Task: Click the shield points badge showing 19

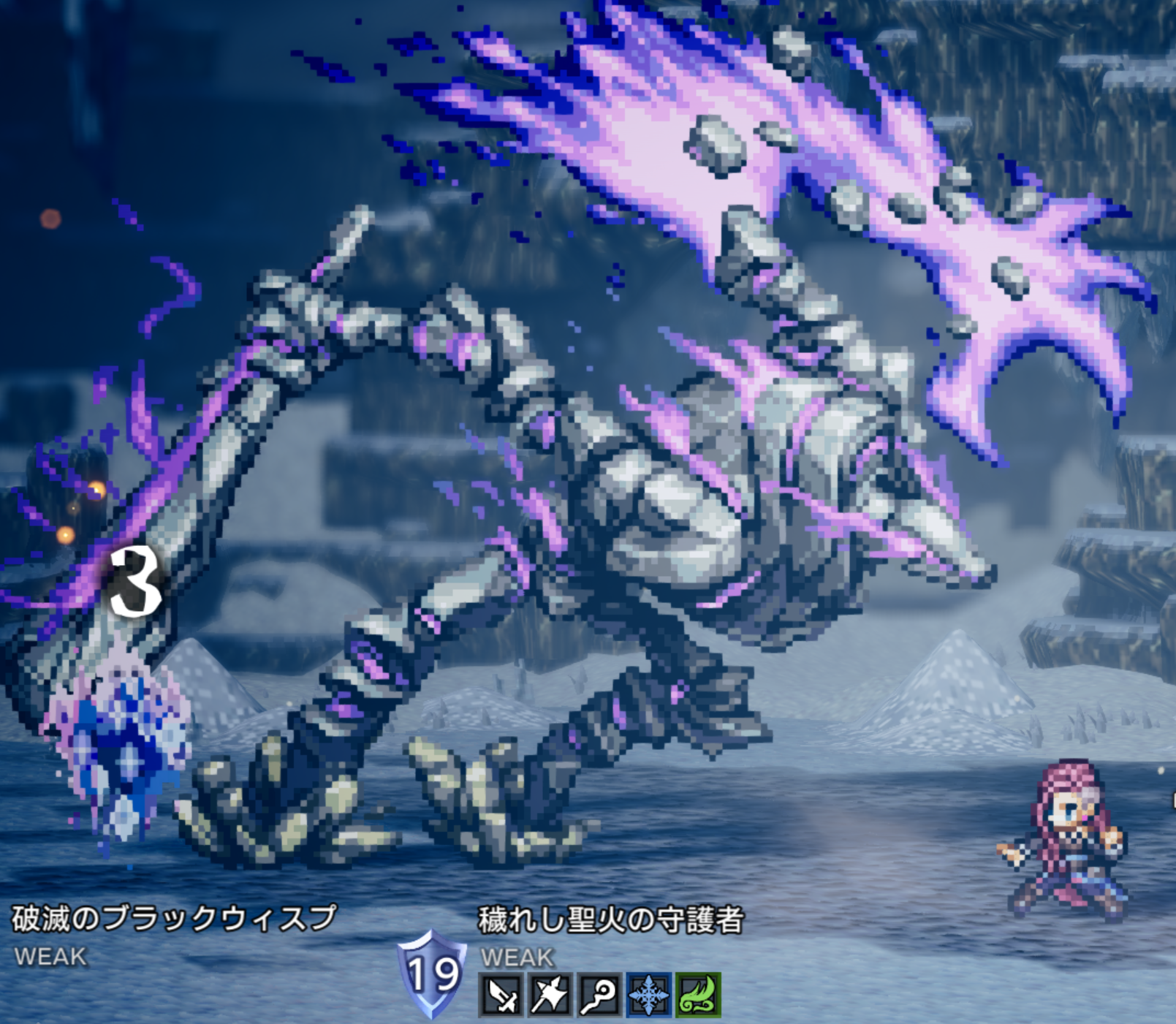Action: 433,974
